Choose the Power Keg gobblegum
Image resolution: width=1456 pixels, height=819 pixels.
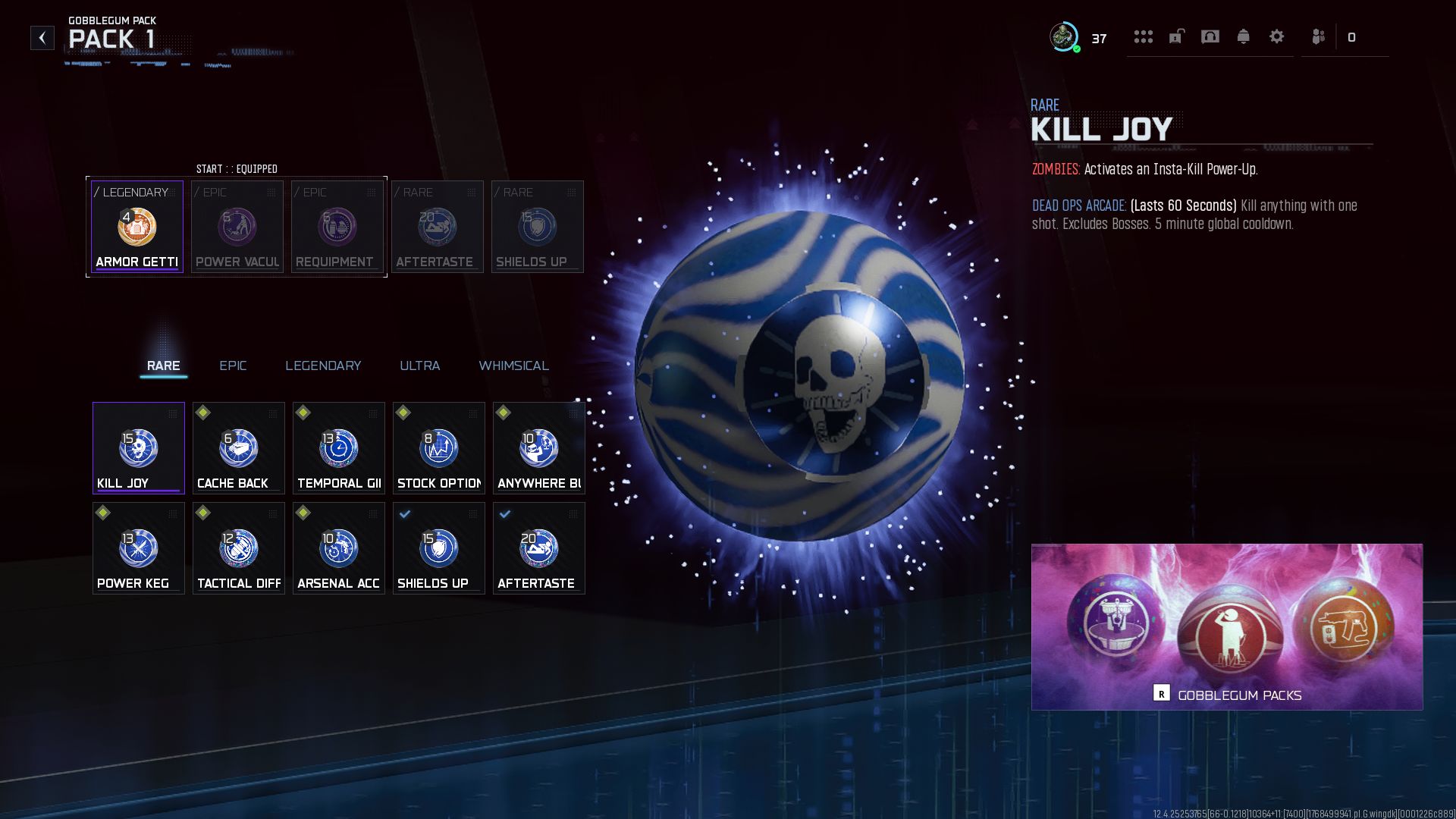click(x=138, y=548)
